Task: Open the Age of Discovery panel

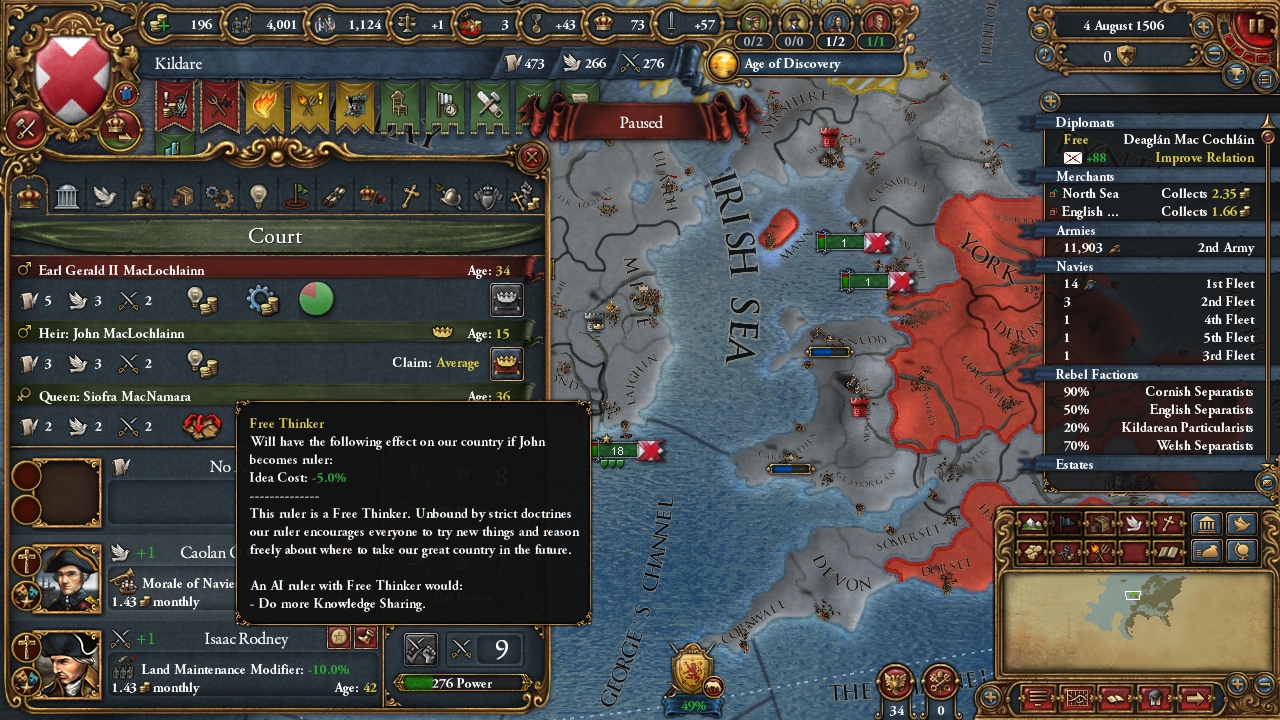Action: pyautogui.click(x=790, y=64)
